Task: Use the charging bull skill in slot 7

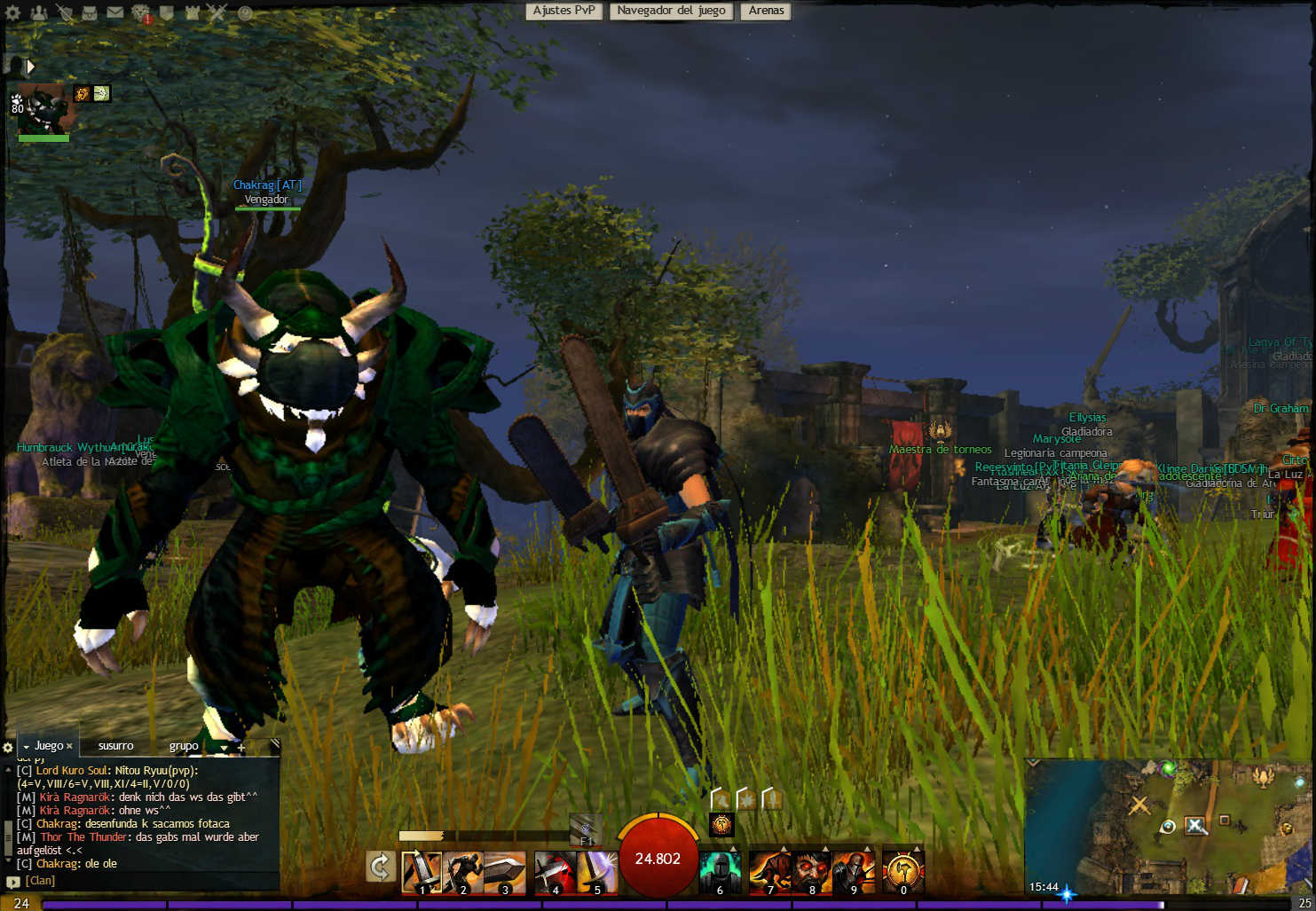Action: click(x=769, y=872)
